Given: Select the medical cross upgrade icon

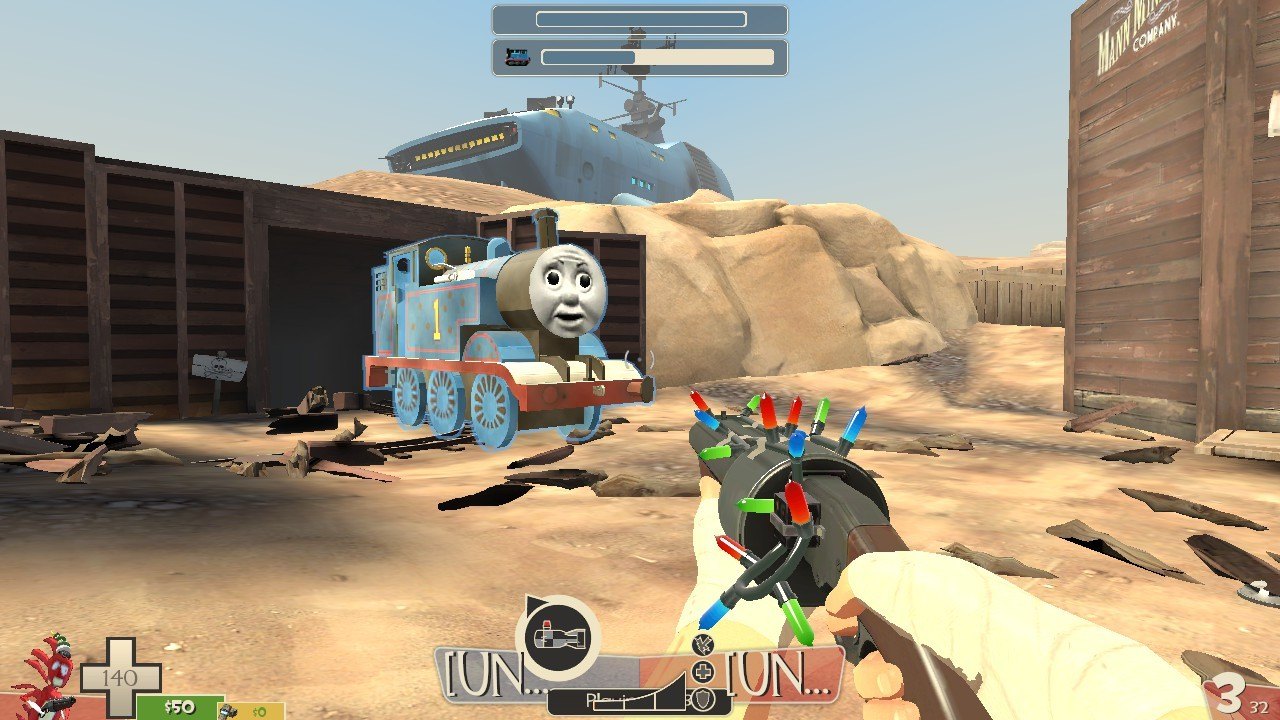Looking at the screenshot, I should (x=704, y=671).
